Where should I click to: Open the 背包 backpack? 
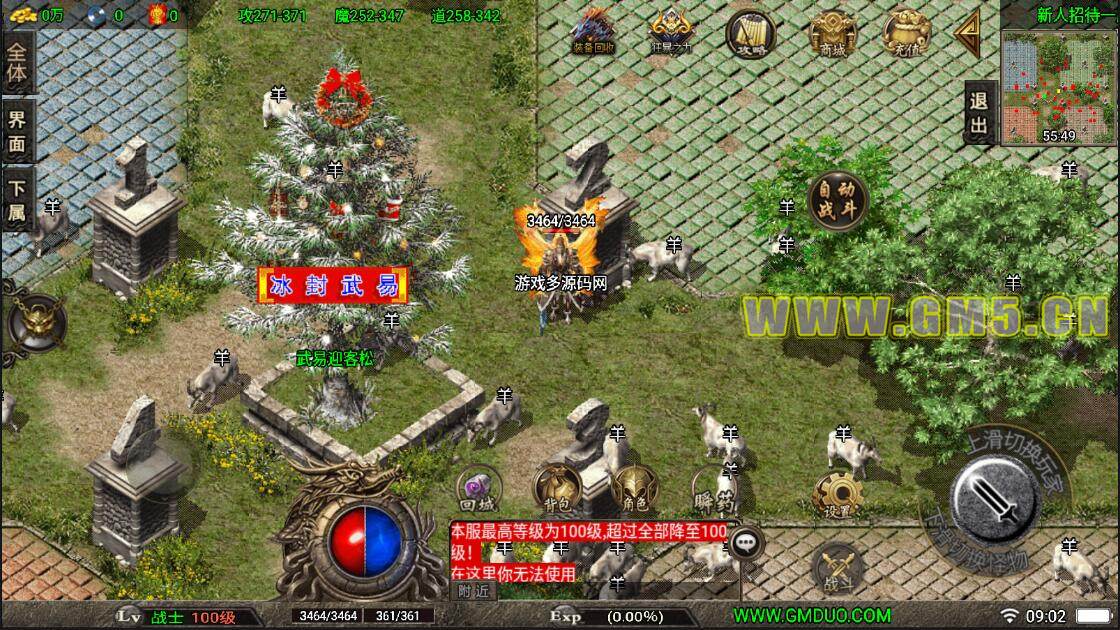coord(557,487)
